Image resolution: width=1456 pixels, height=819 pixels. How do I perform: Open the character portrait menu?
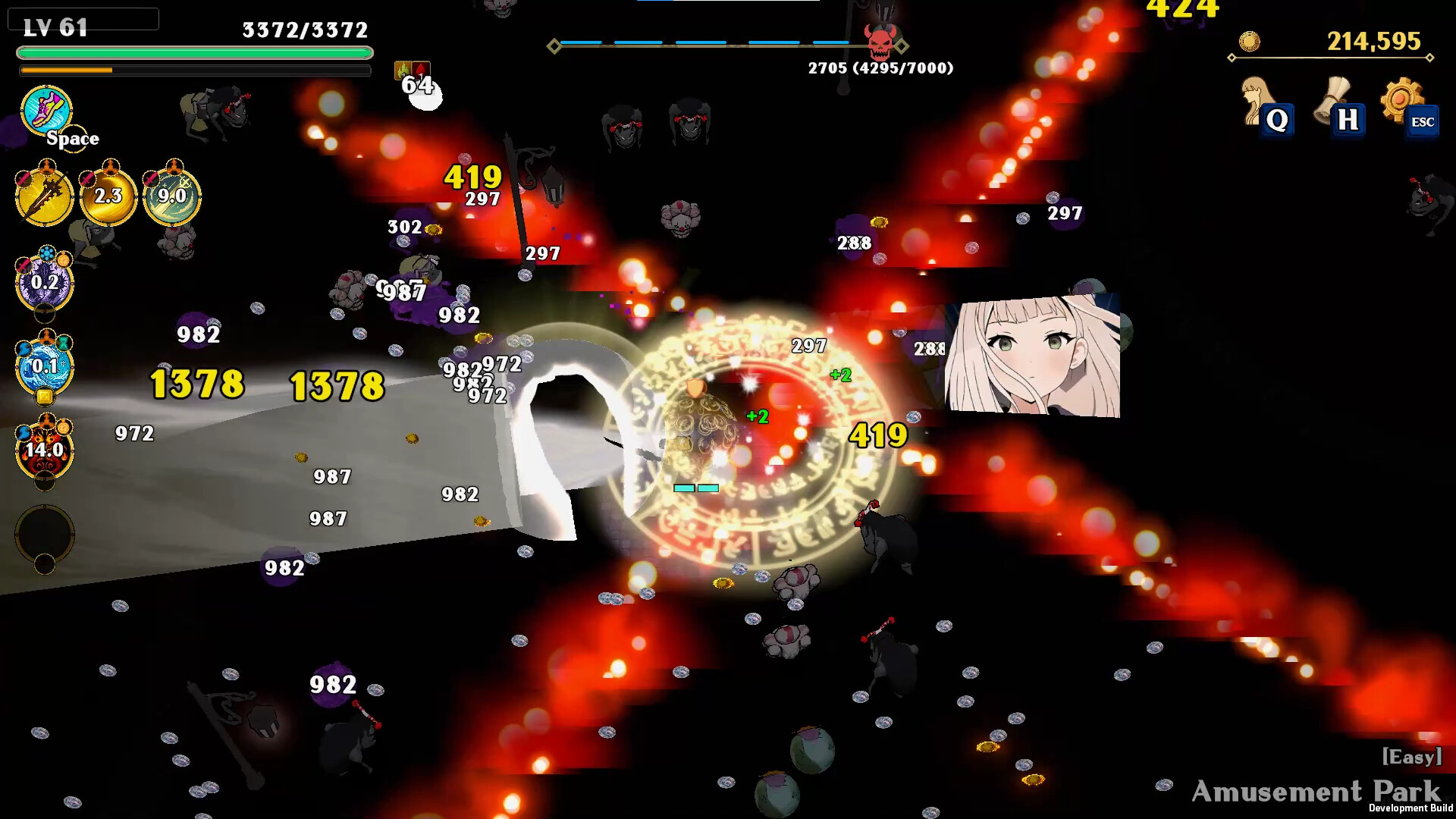click(x=1262, y=103)
